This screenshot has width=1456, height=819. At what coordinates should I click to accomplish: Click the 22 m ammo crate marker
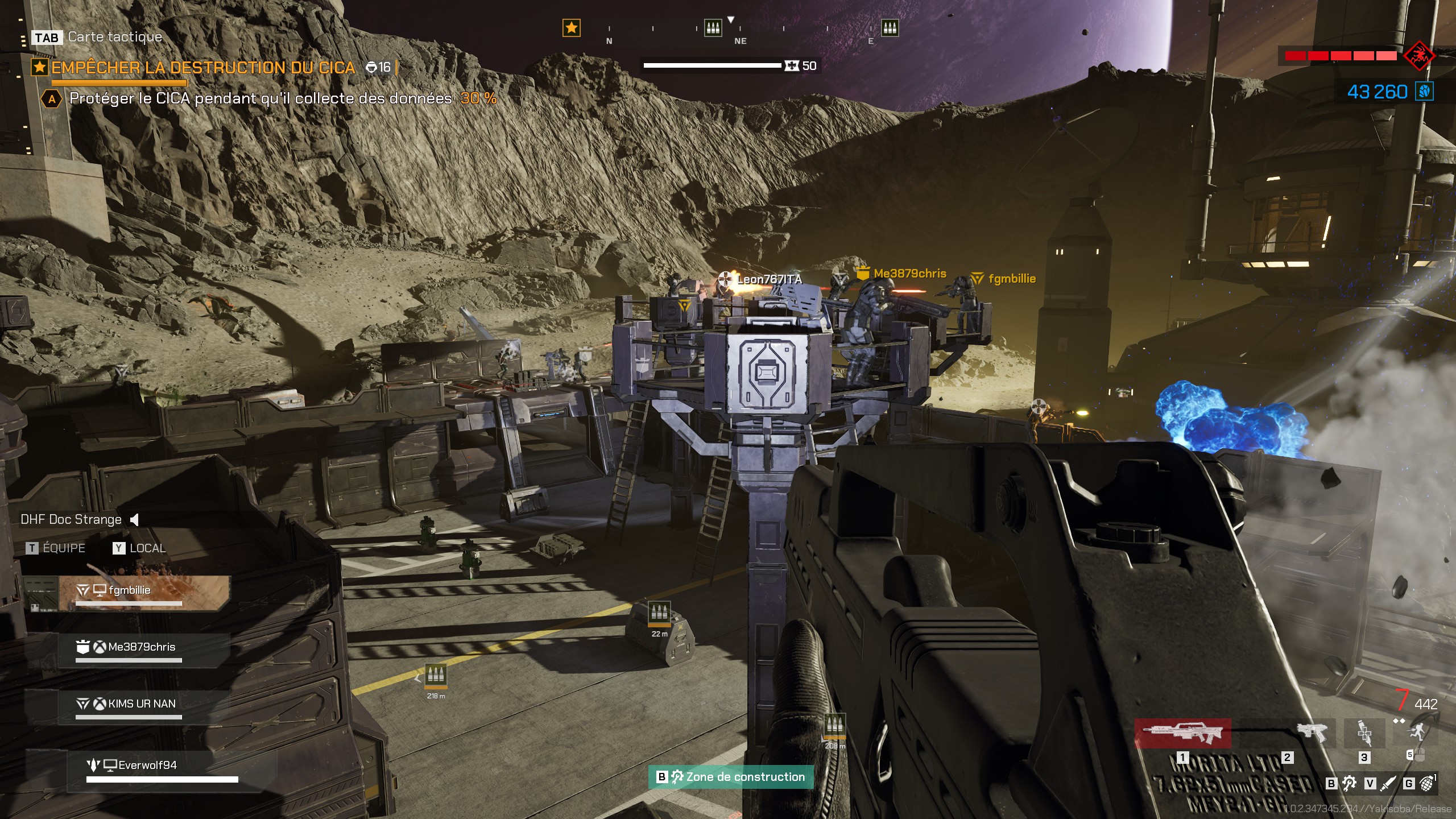[x=659, y=613]
